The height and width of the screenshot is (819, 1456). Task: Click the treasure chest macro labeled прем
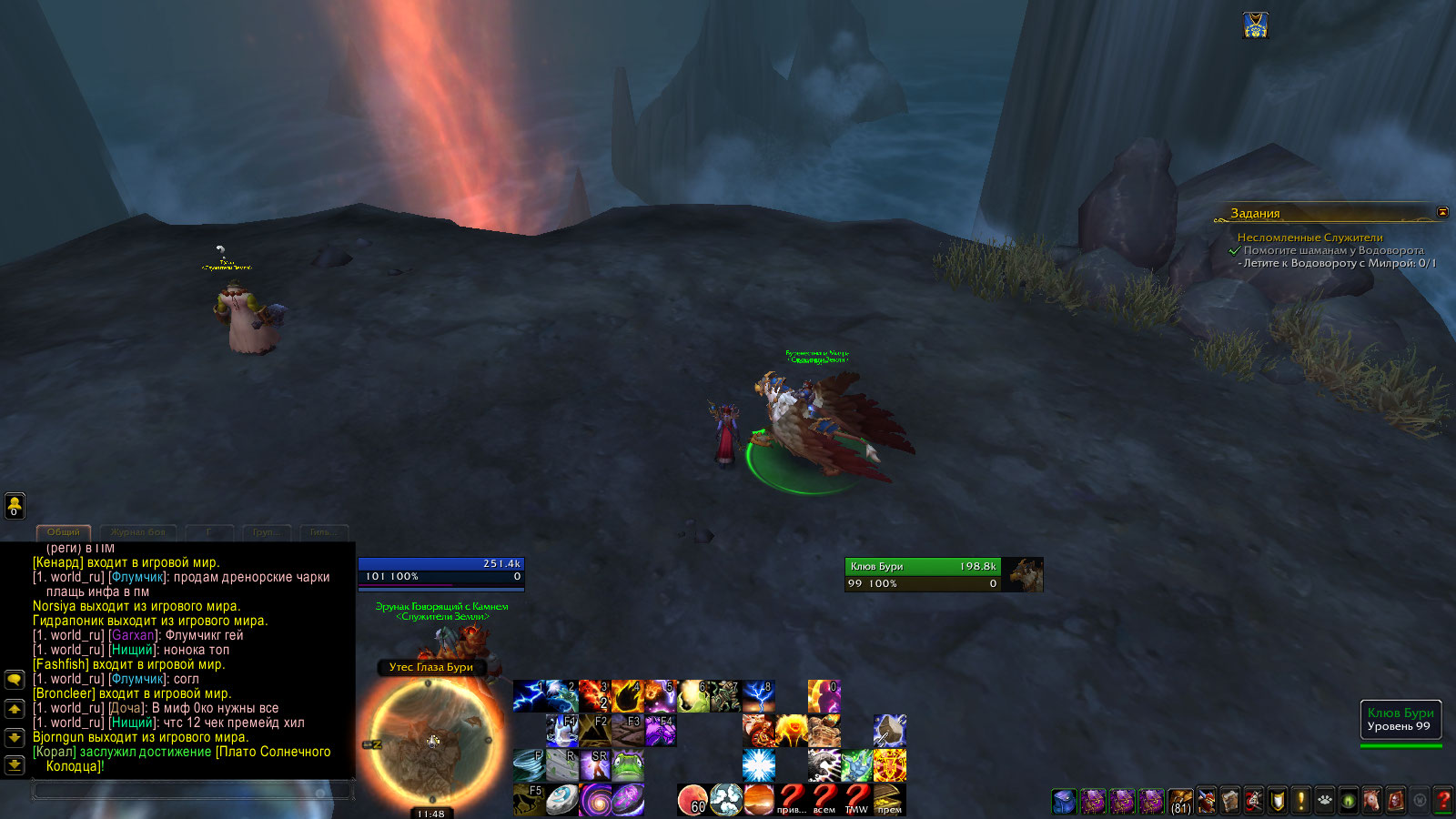[x=889, y=800]
